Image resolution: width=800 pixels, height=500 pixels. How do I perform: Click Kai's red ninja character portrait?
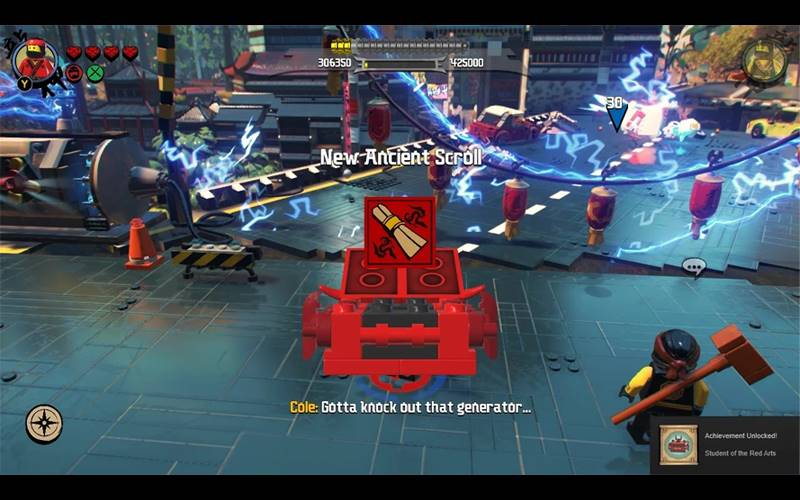(x=35, y=59)
